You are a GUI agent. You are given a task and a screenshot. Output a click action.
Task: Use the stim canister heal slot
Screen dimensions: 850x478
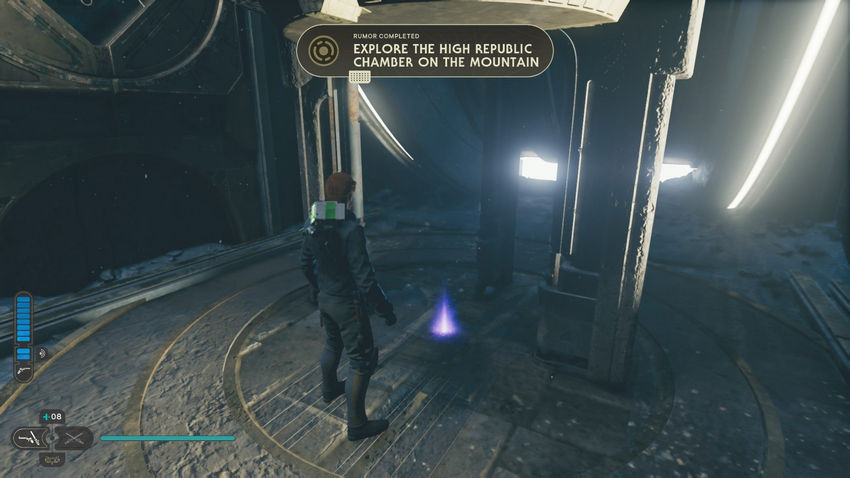point(52,417)
